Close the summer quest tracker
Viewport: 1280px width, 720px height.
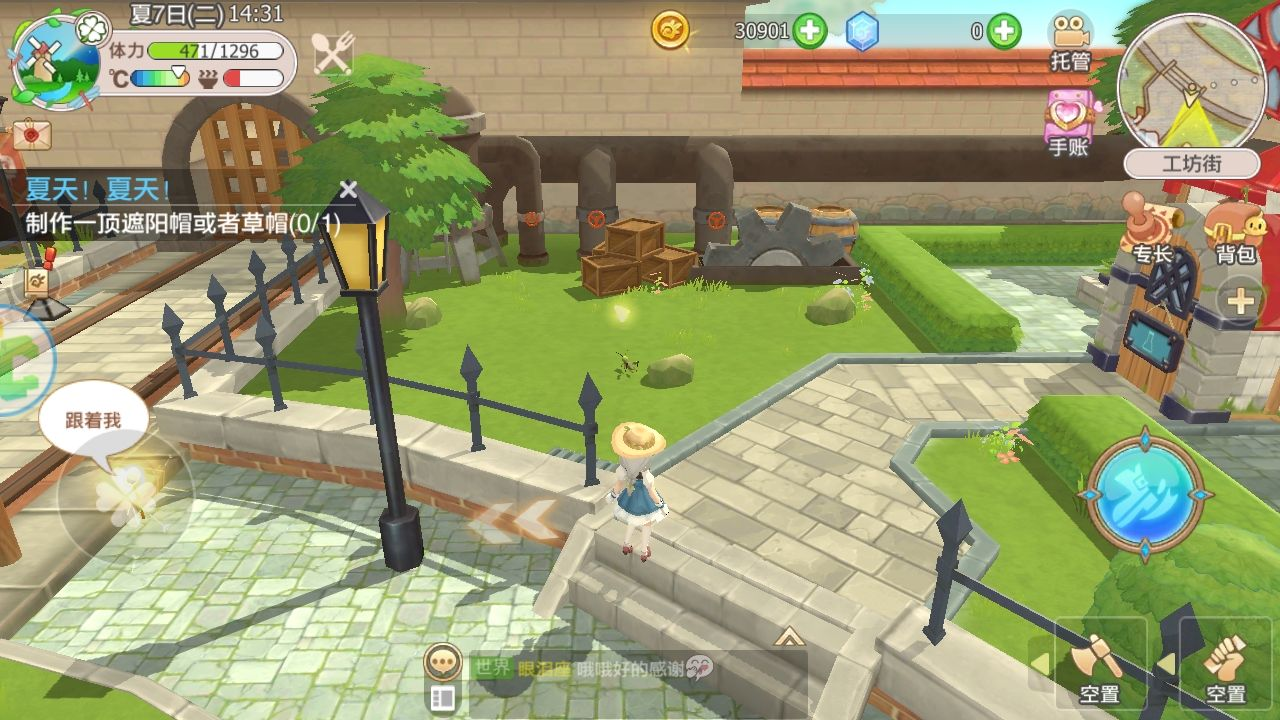pyautogui.click(x=348, y=189)
